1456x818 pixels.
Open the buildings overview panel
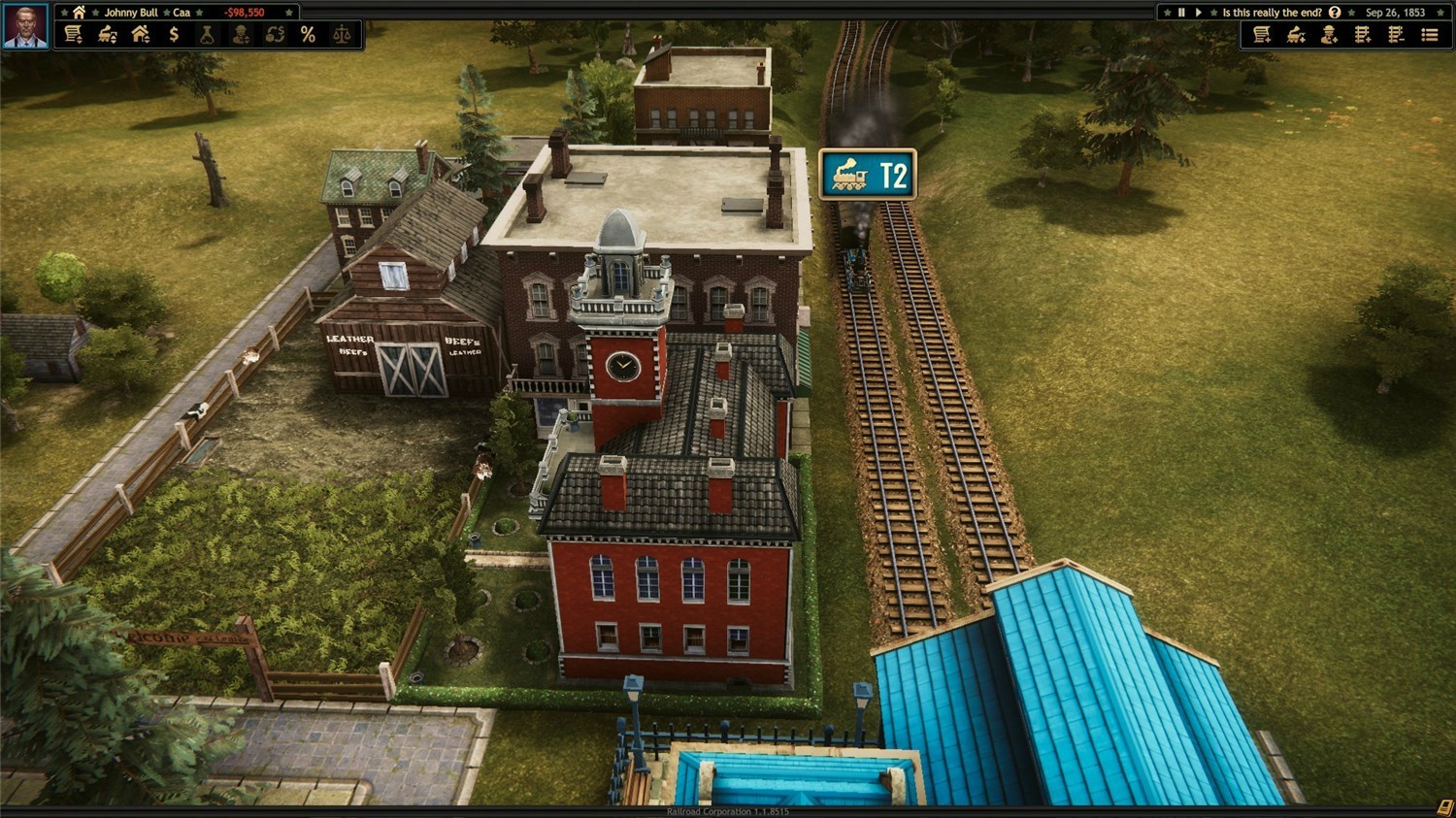pos(141,33)
